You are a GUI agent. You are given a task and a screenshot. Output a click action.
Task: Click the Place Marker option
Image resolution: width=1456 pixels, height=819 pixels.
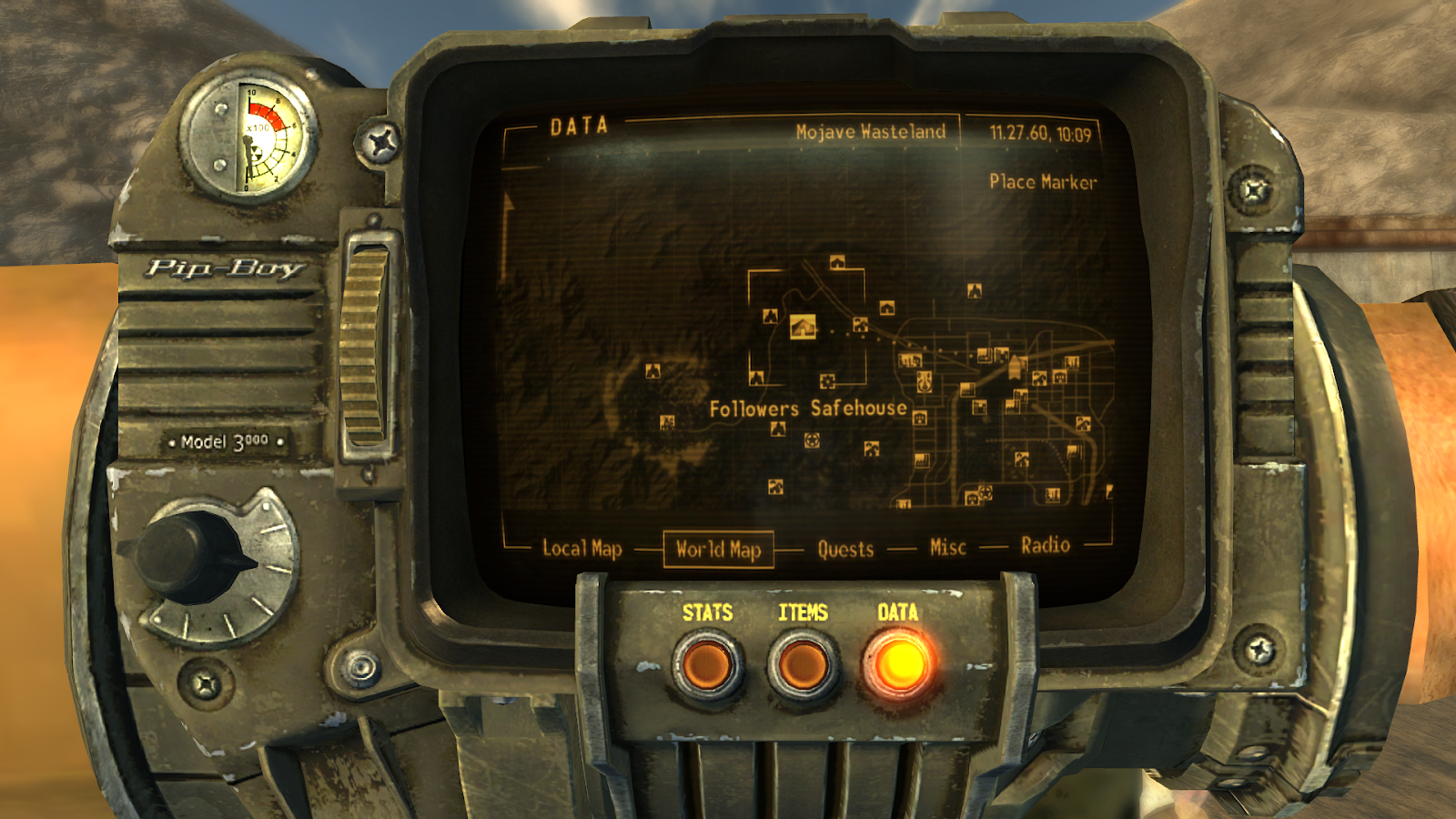(x=1045, y=183)
